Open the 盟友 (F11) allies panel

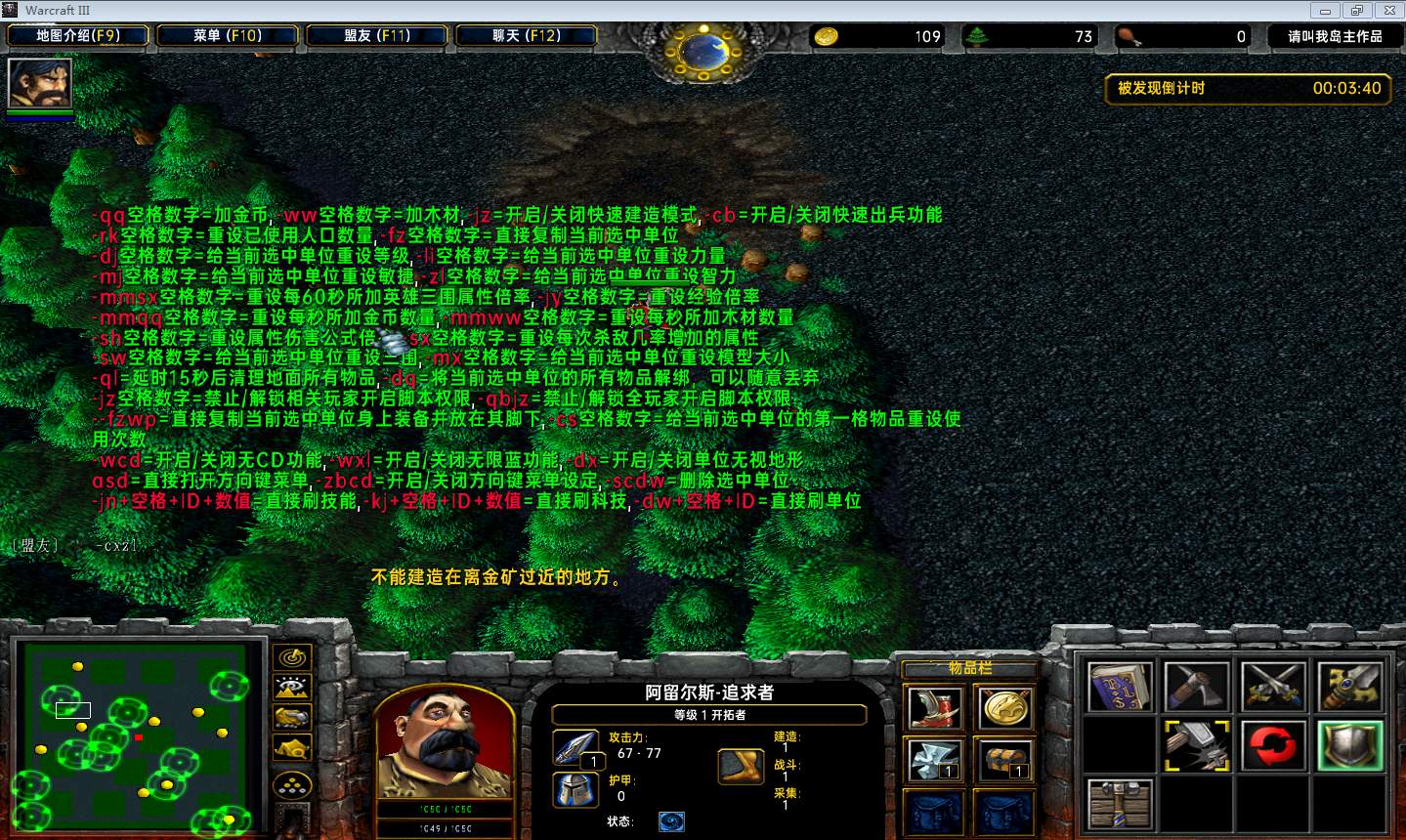pos(377,36)
